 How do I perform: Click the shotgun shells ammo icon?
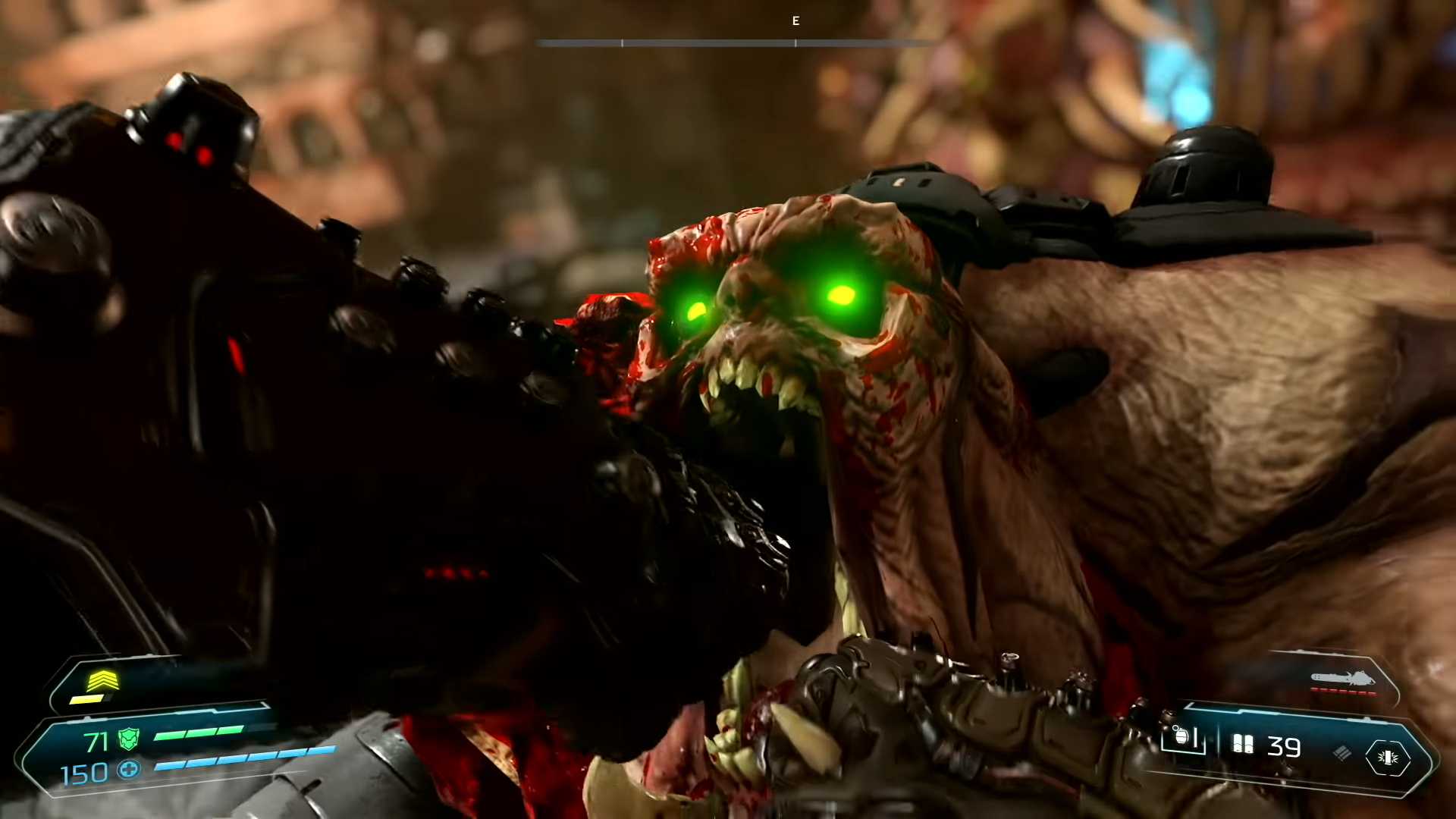[x=1243, y=745]
